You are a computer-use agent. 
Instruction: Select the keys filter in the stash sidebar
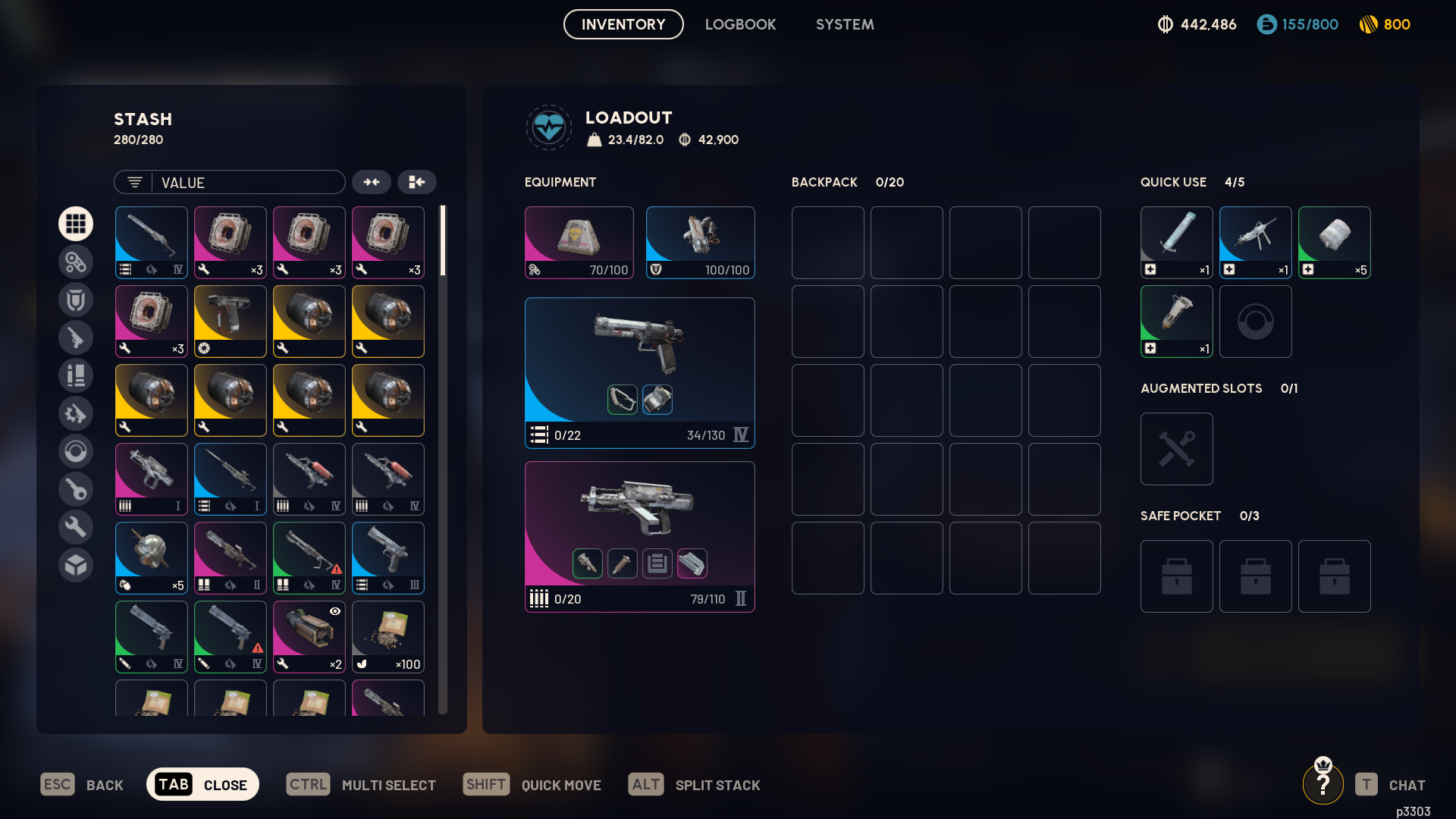[x=76, y=489]
